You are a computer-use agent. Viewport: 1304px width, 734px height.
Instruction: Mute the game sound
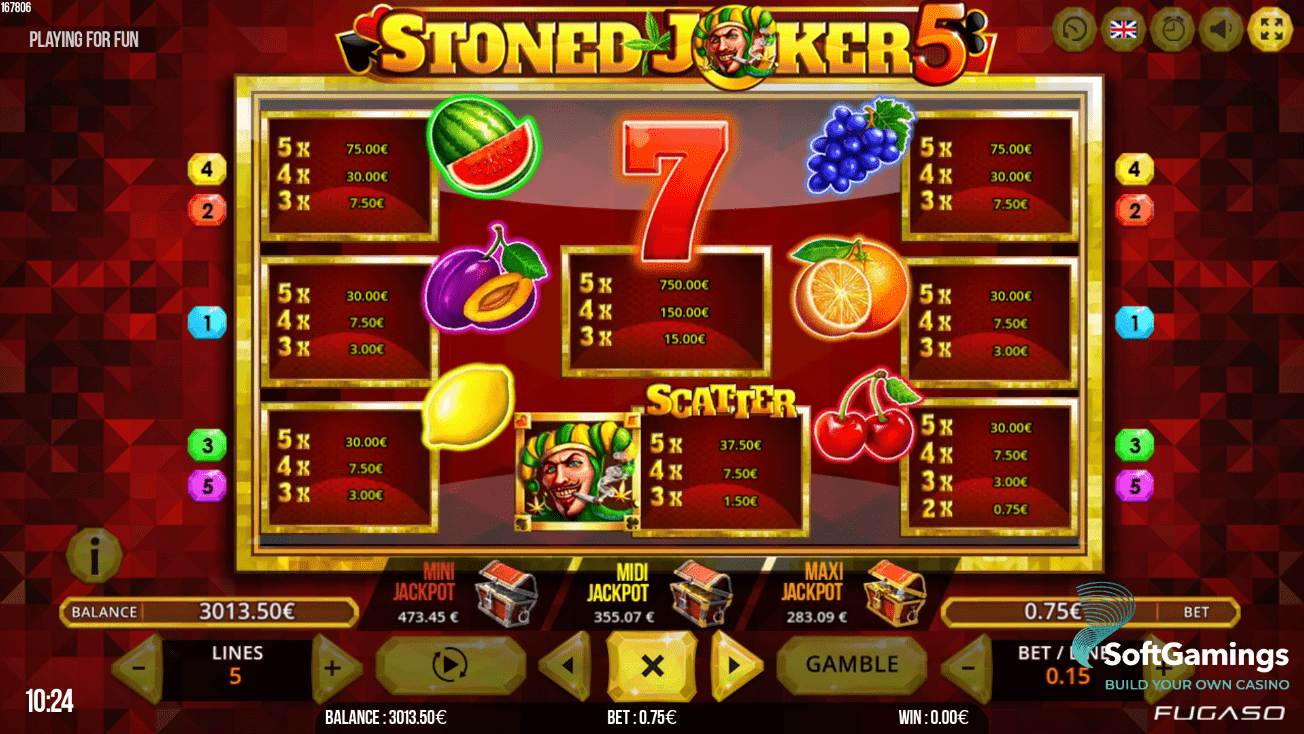pyautogui.click(x=1220, y=29)
